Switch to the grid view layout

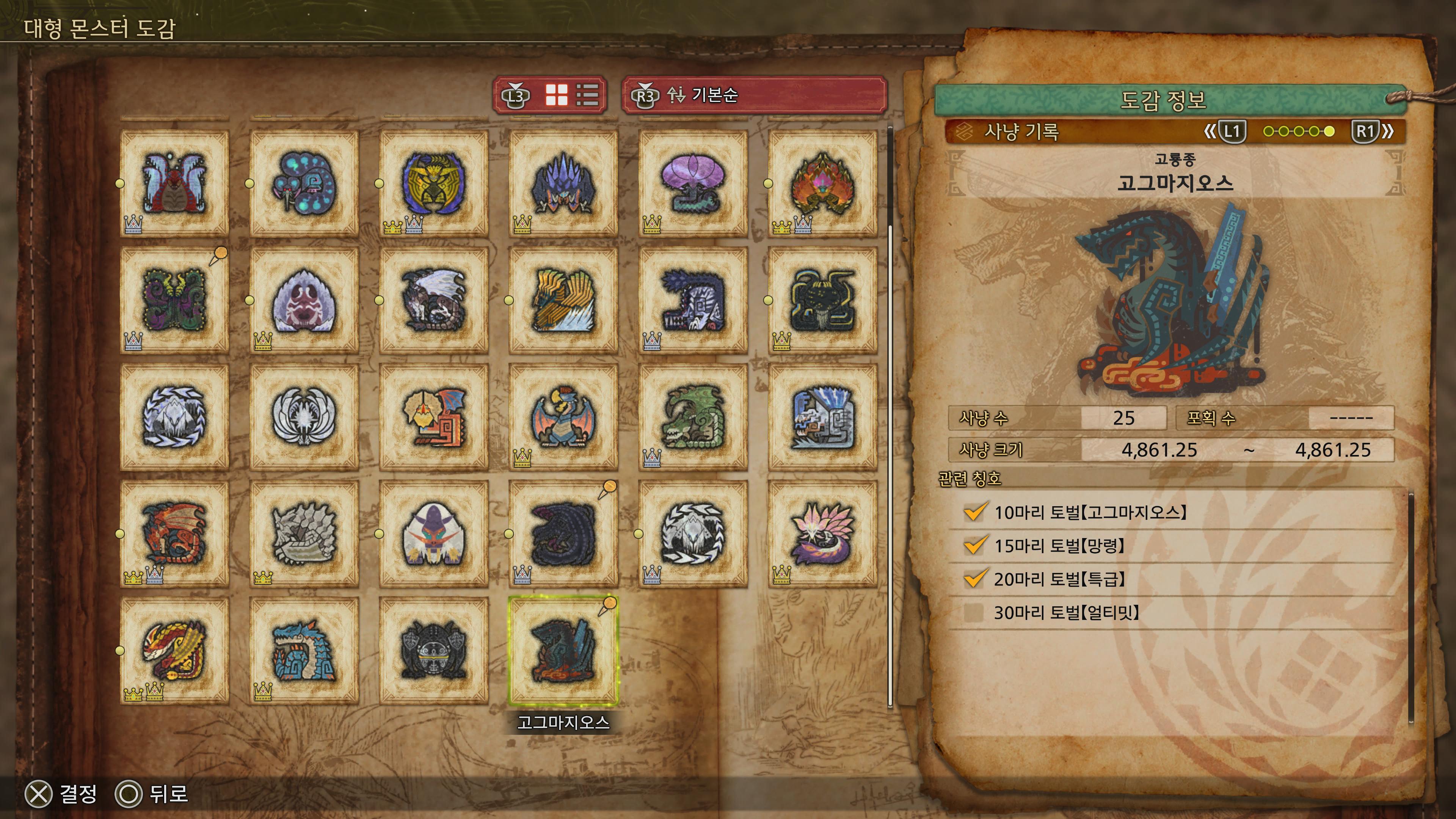point(556,95)
